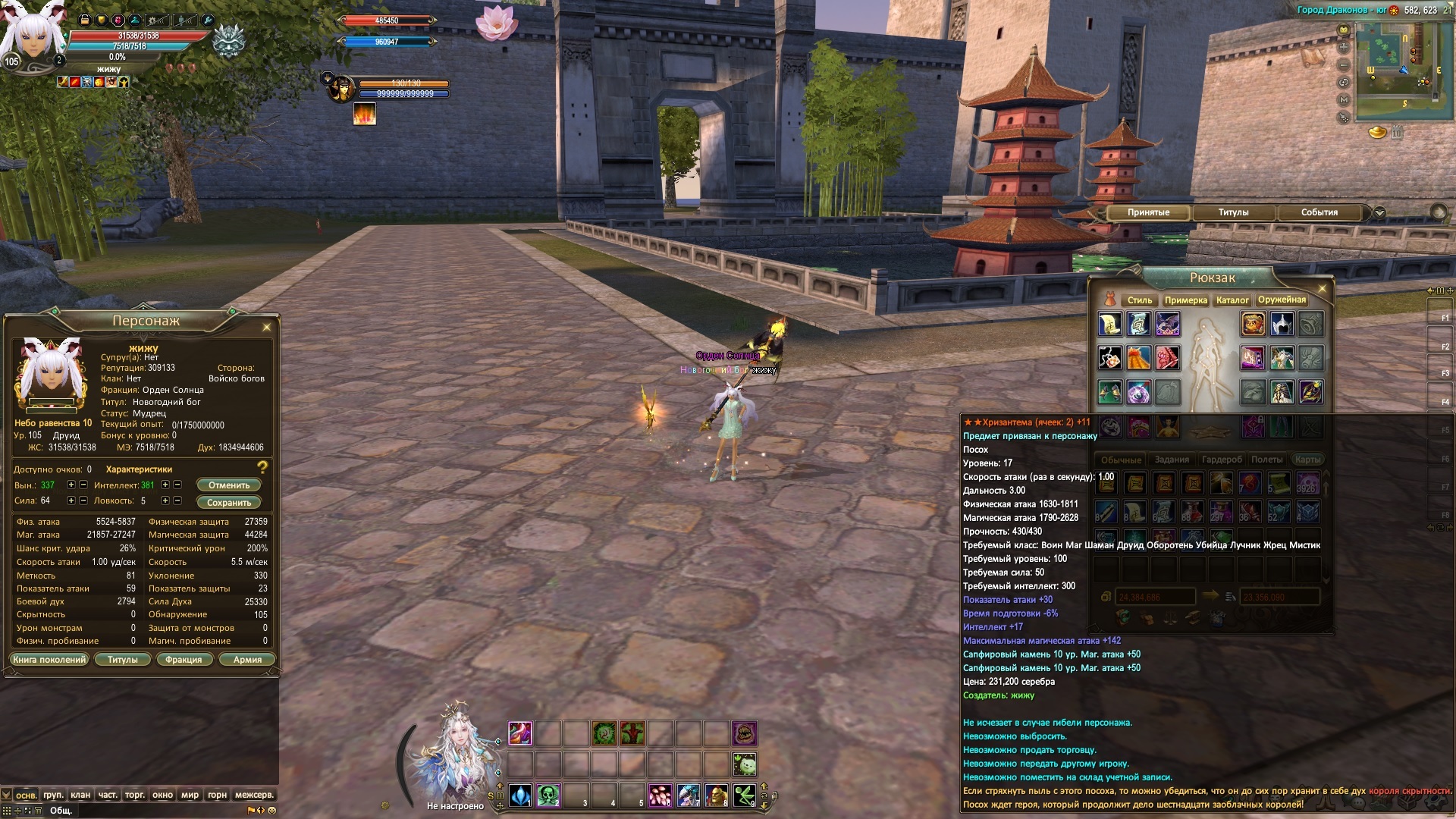Switch chat to the мир channel
Viewport: 1456px width, 819px height.
(x=190, y=795)
